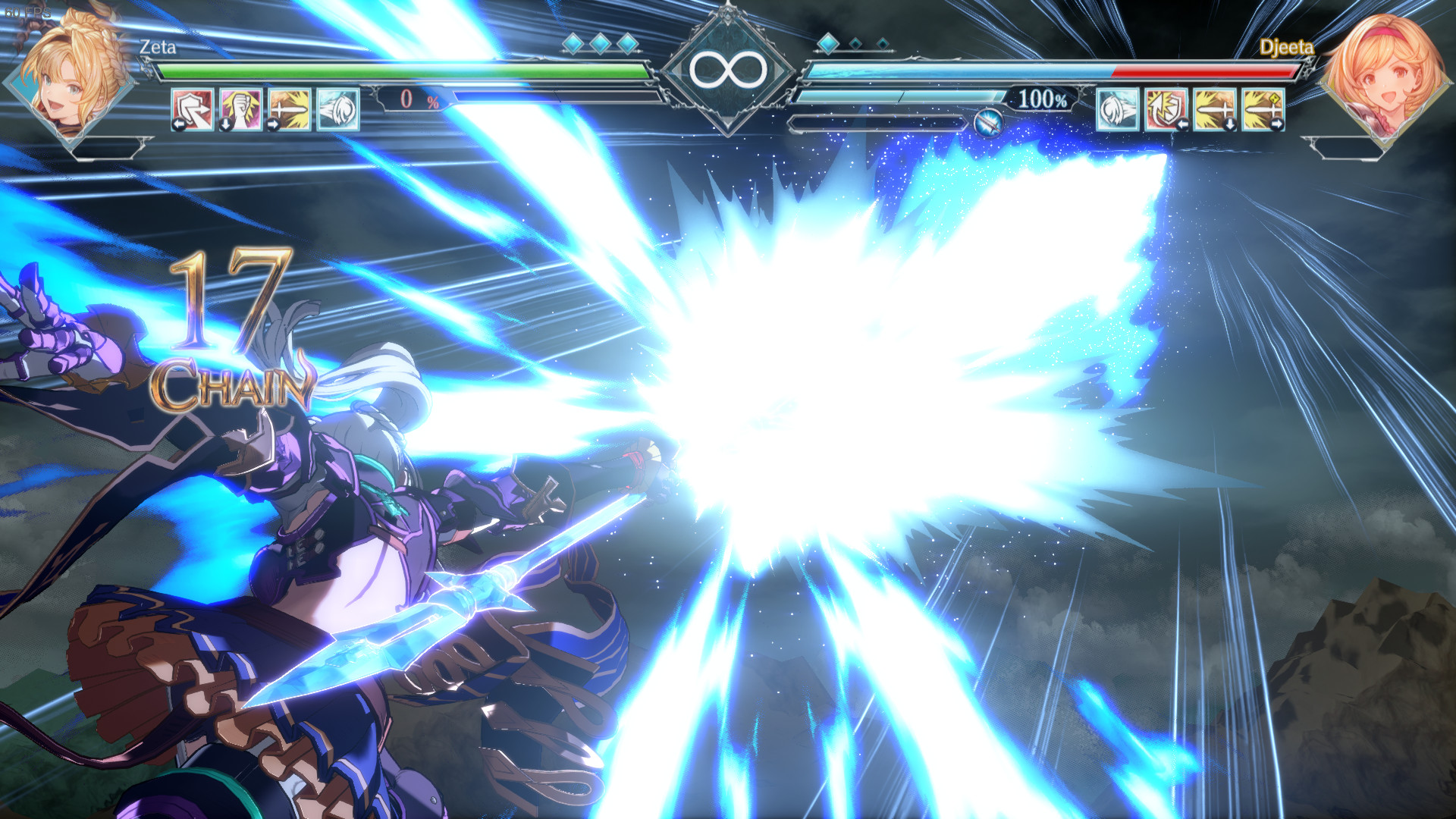Screen dimensions: 1456x819
Task: Toggle the down arrow input indicator on Zeta's fist skill
Action: coord(227,124)
